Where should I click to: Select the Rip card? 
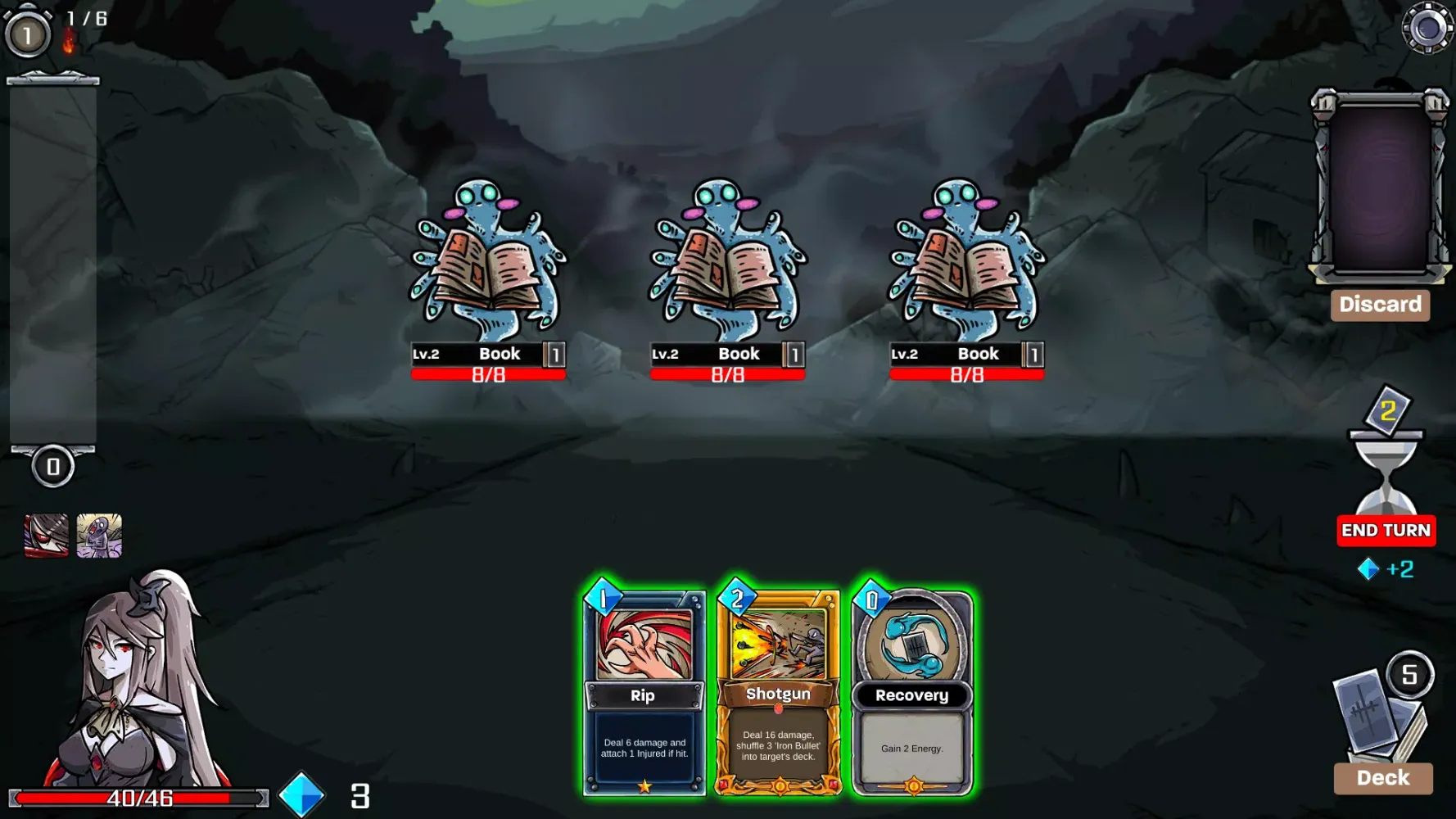644,692
